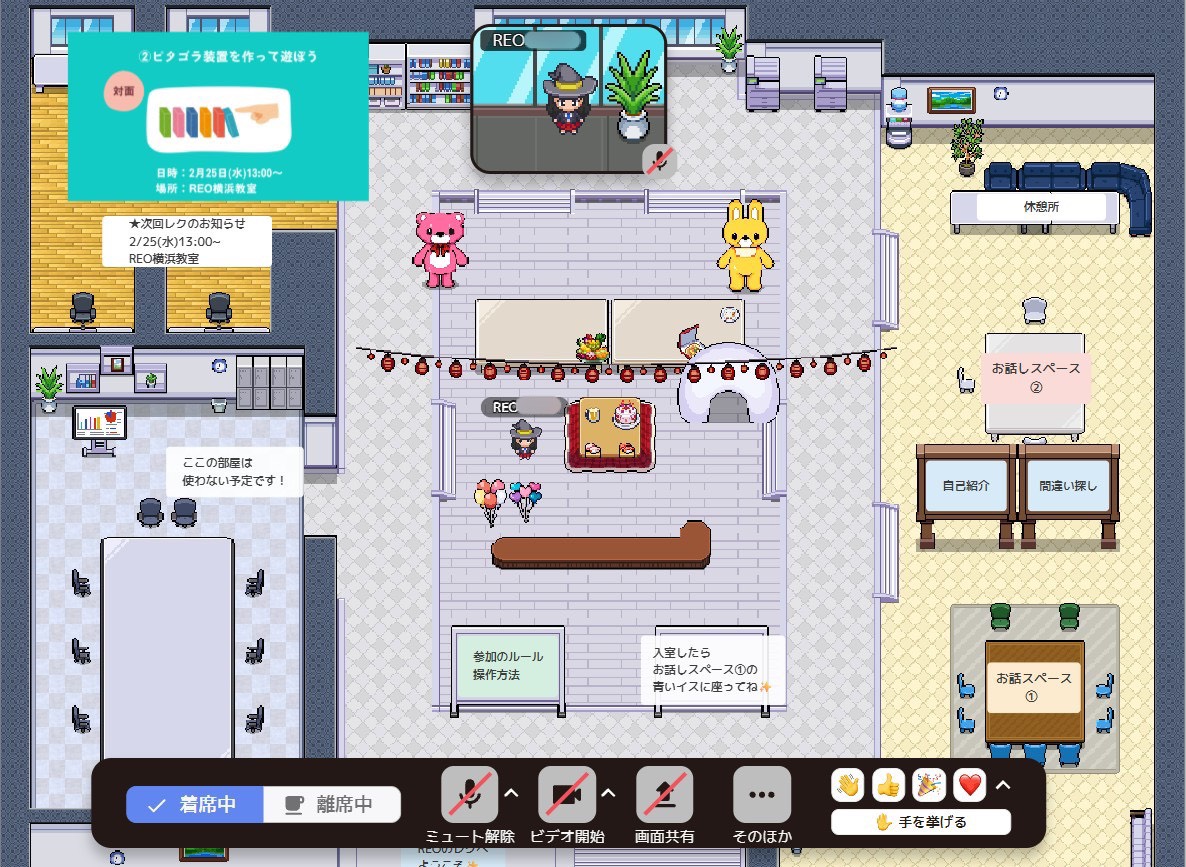Open the microphone options arrow
The height and width of the screenshot is (867, 1186).
pos(511,794)
